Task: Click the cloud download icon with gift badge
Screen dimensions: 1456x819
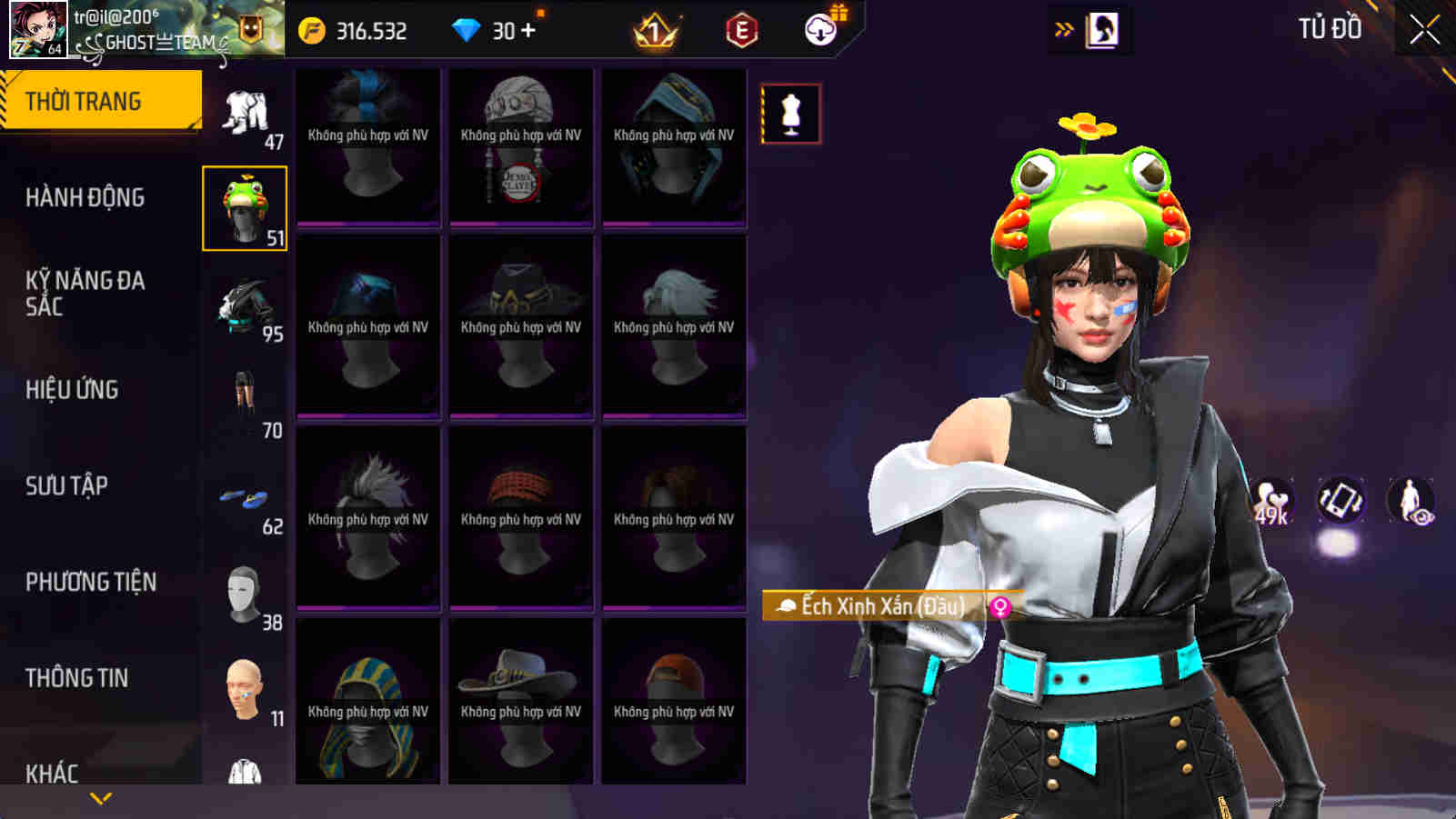Action: [820, 28]
